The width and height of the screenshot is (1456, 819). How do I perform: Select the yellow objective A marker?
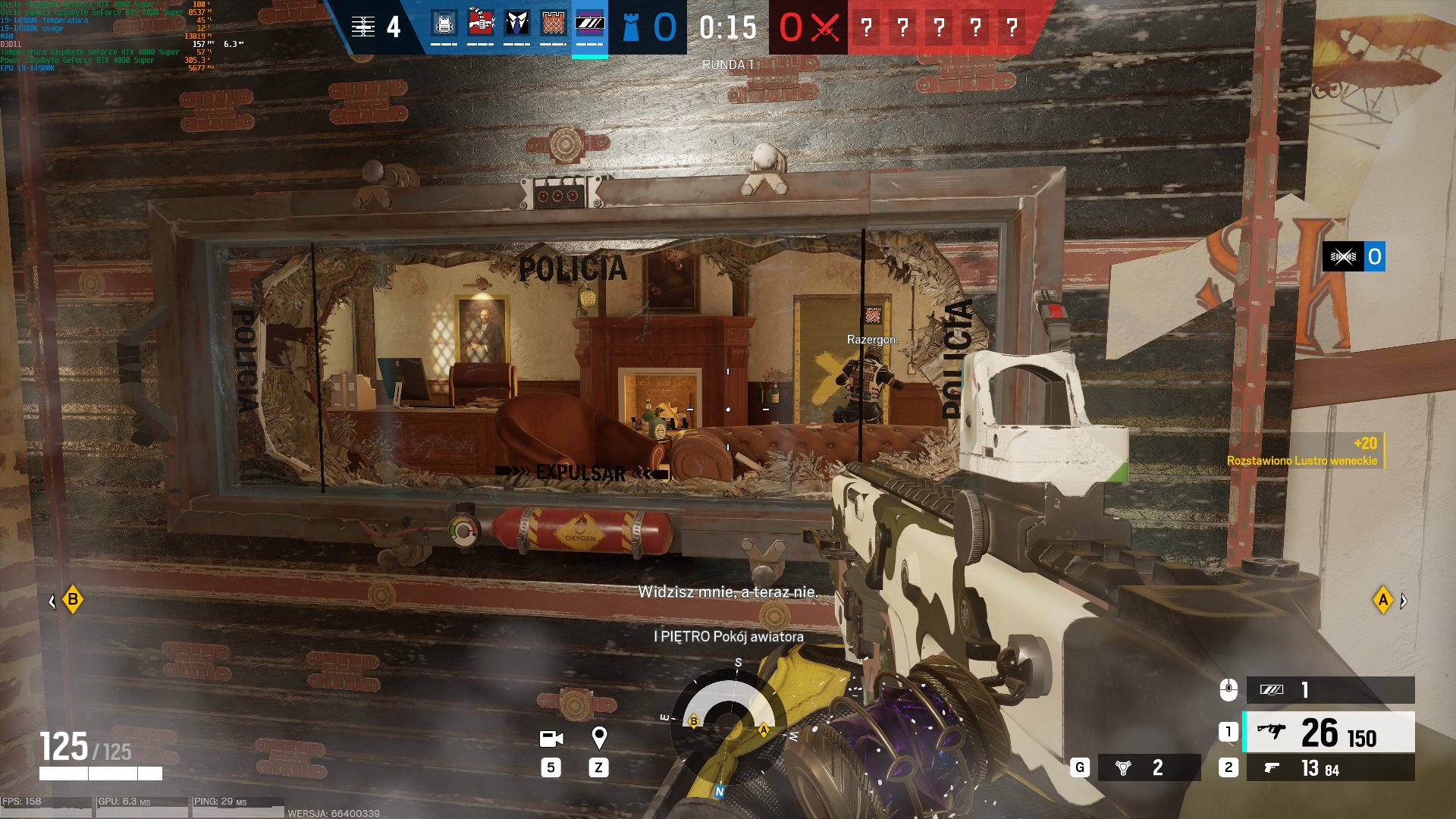tap(1383, 601)
